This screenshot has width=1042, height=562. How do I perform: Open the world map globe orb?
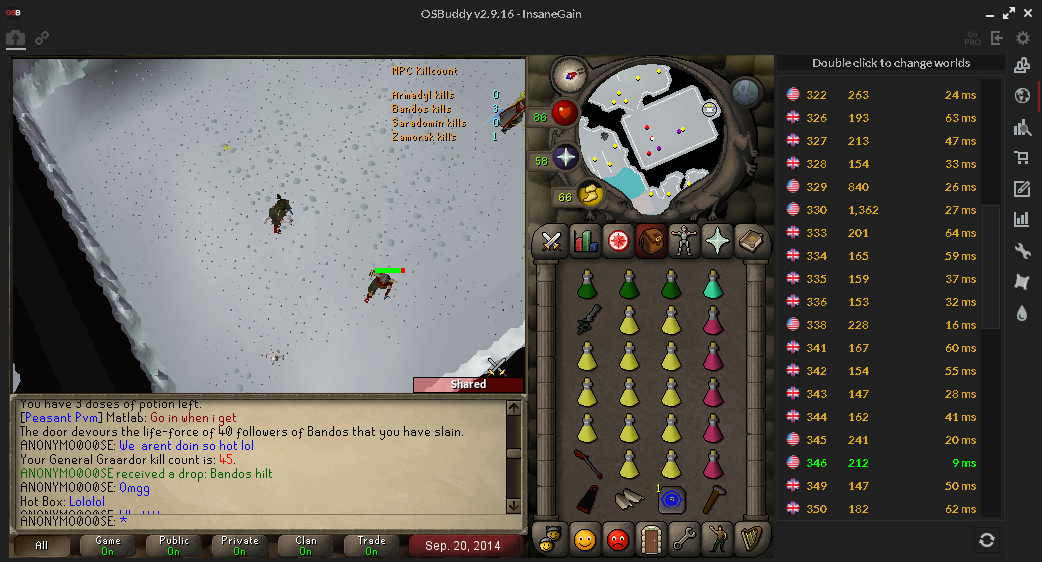[747, 93]
